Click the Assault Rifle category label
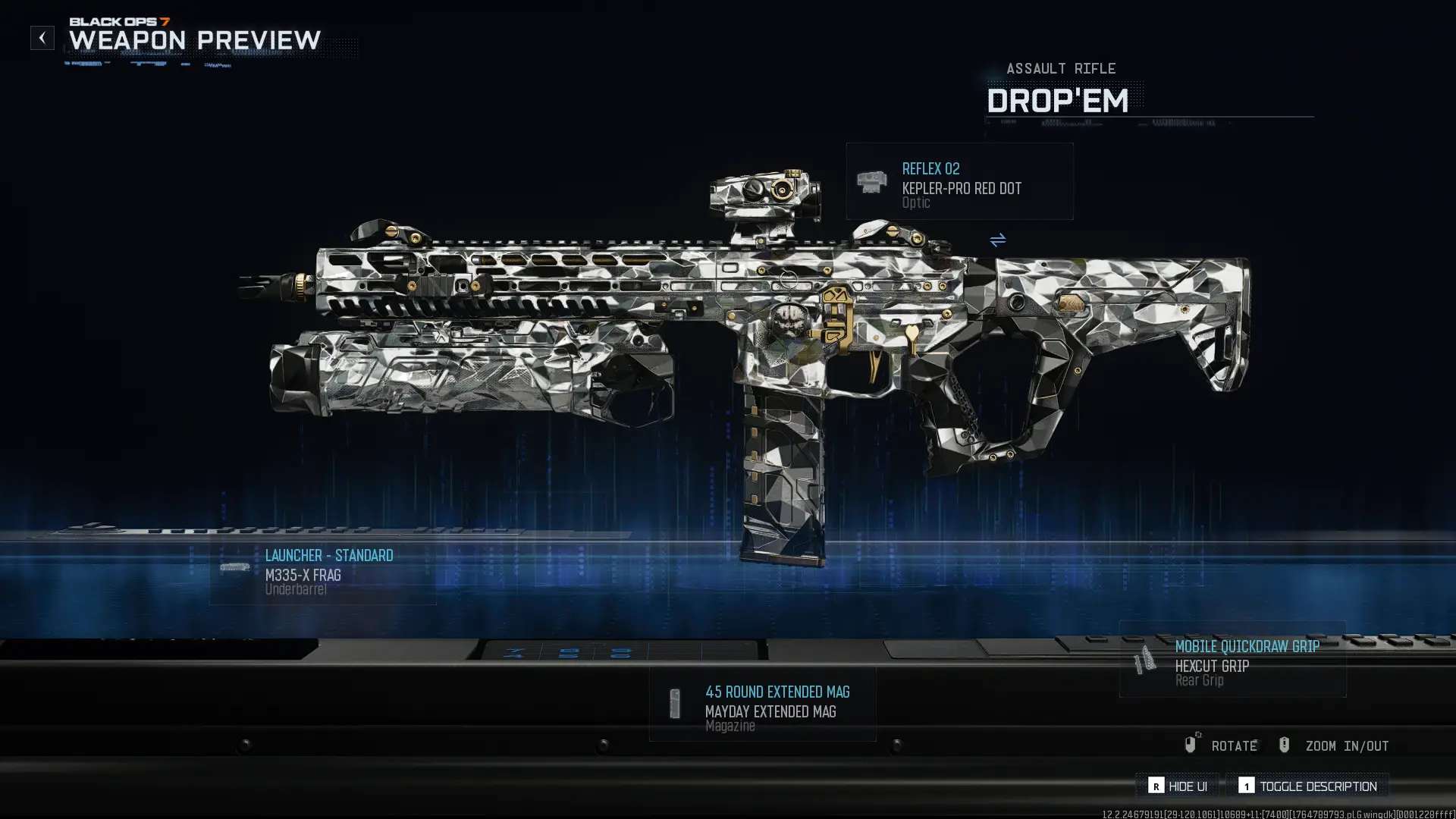Image resolution: width=1456 pixels, height=819 pixels. pos(1060,68)
